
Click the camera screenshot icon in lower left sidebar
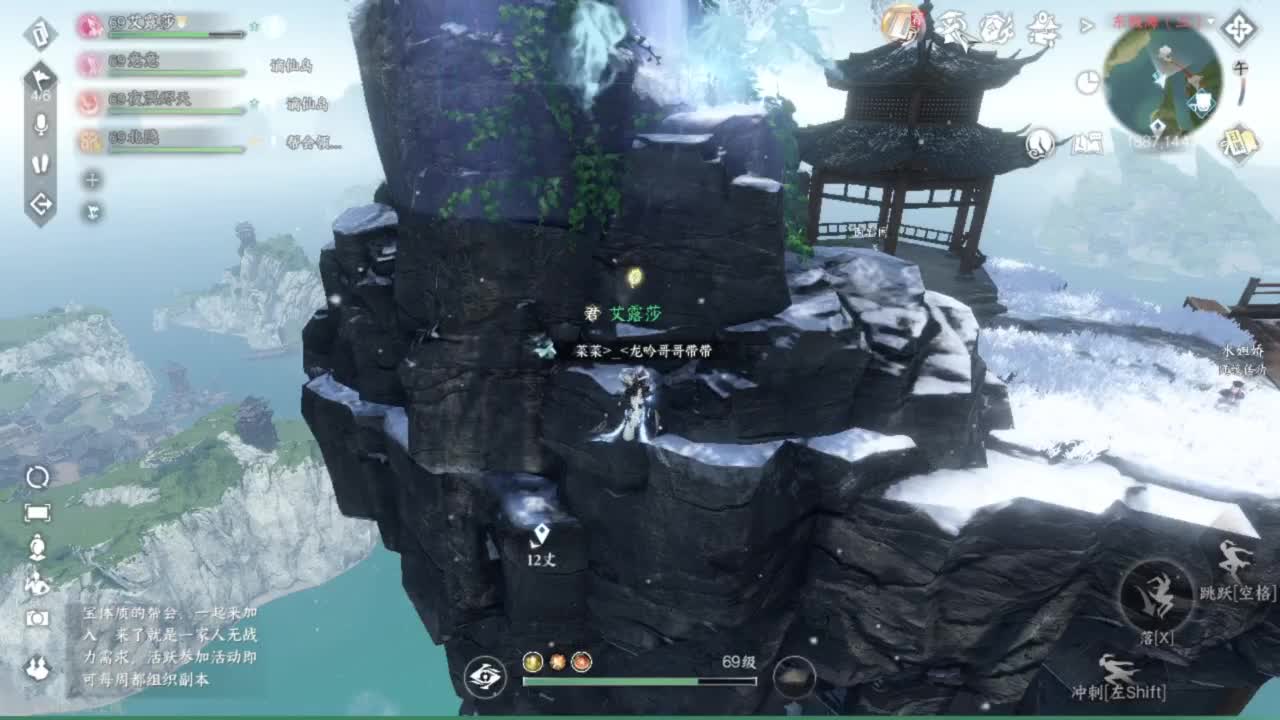point(35,618)
